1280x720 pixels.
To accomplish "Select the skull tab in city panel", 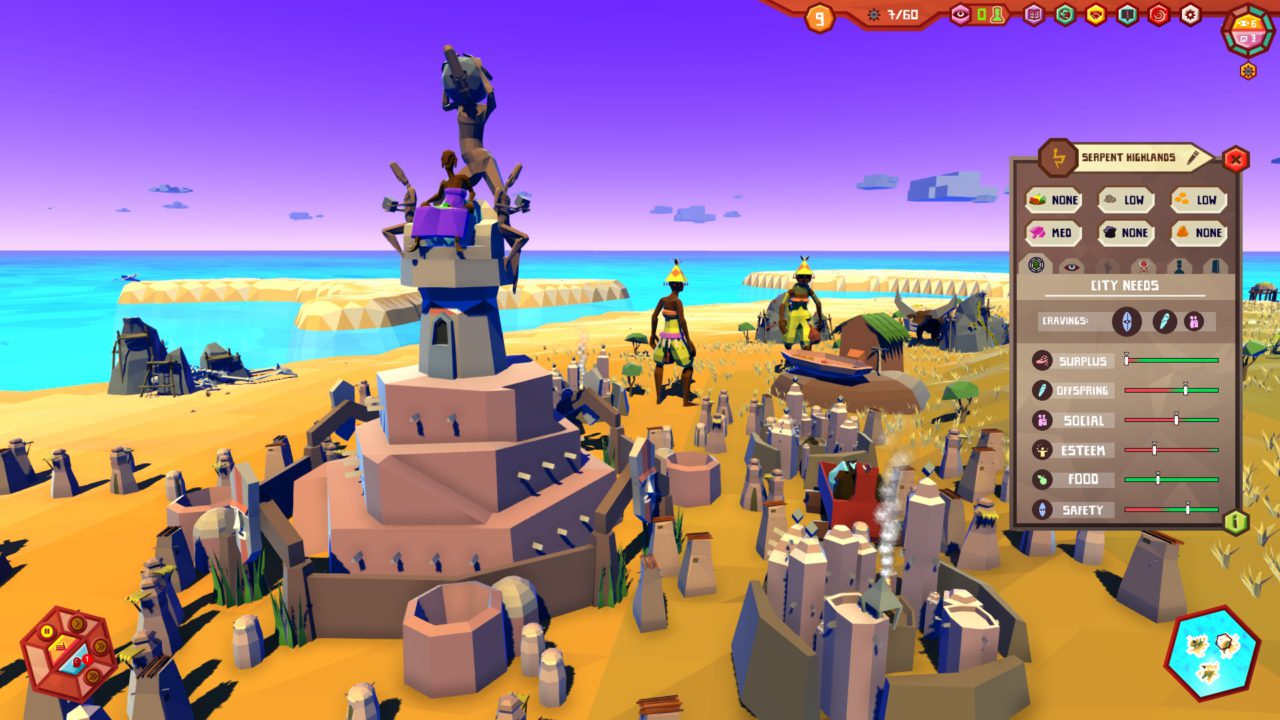I will (1143, 266).
